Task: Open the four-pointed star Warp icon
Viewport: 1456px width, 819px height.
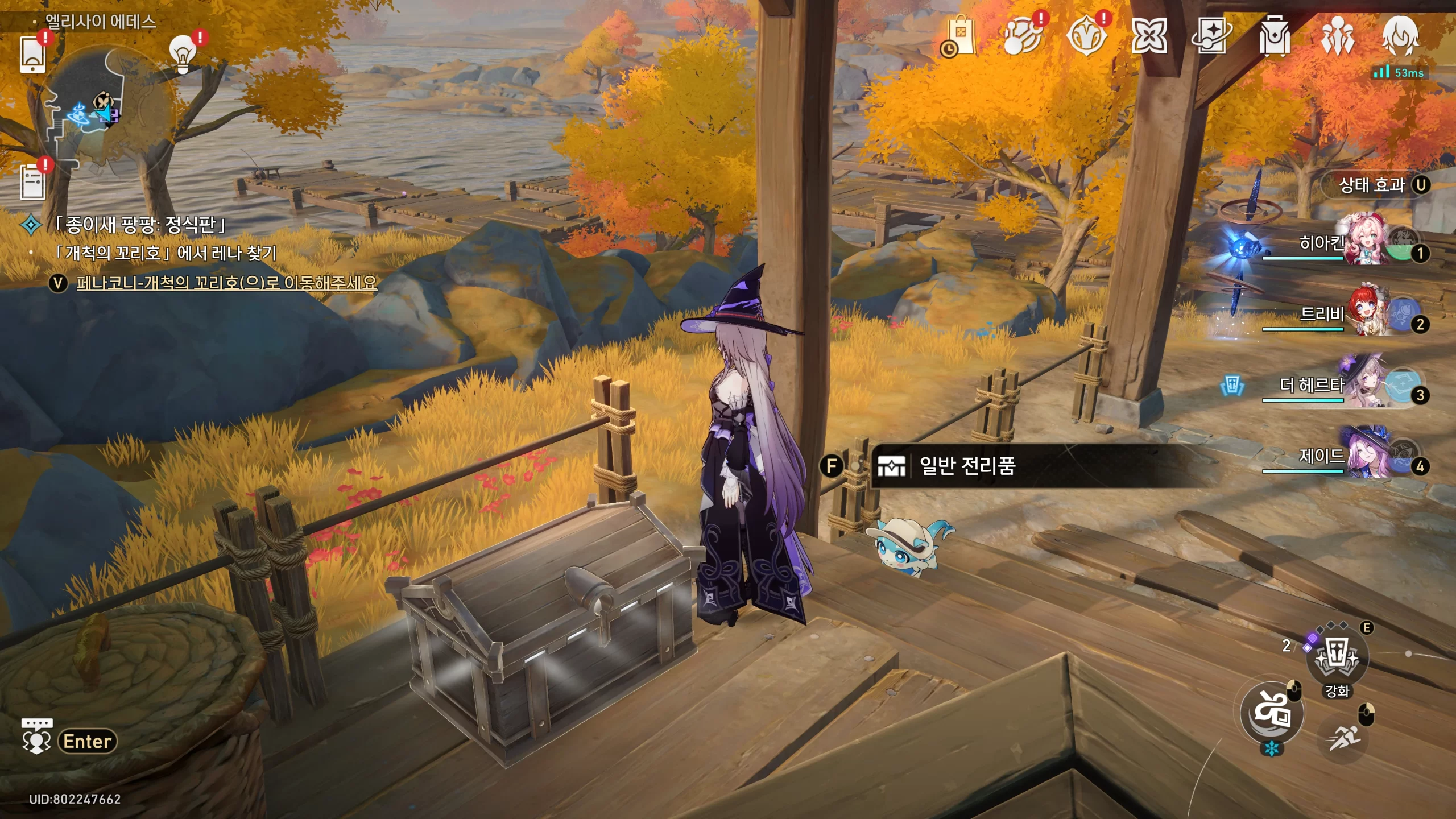Action: click(1149, 36)
